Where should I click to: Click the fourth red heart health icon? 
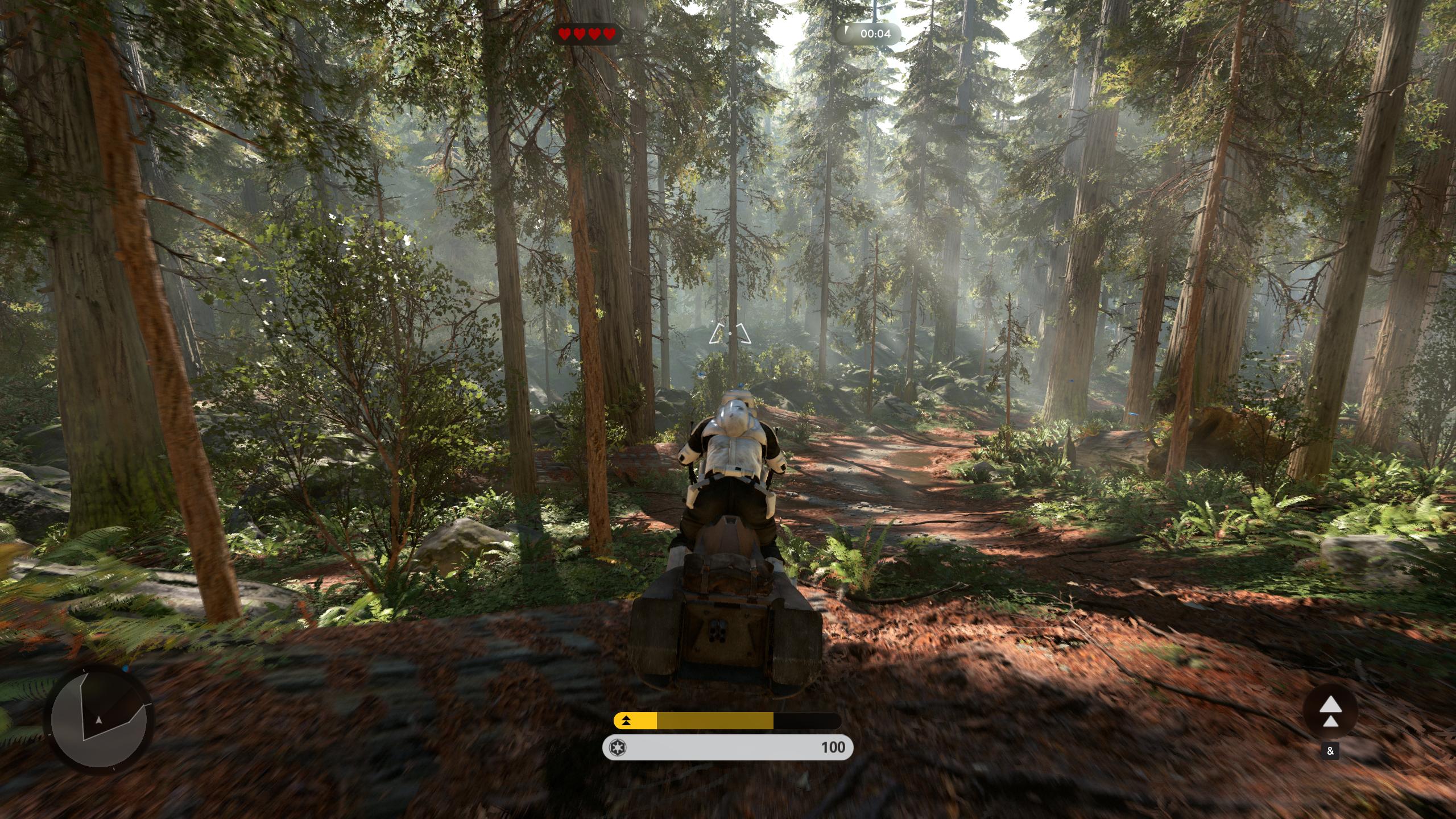tap(609, 34)
